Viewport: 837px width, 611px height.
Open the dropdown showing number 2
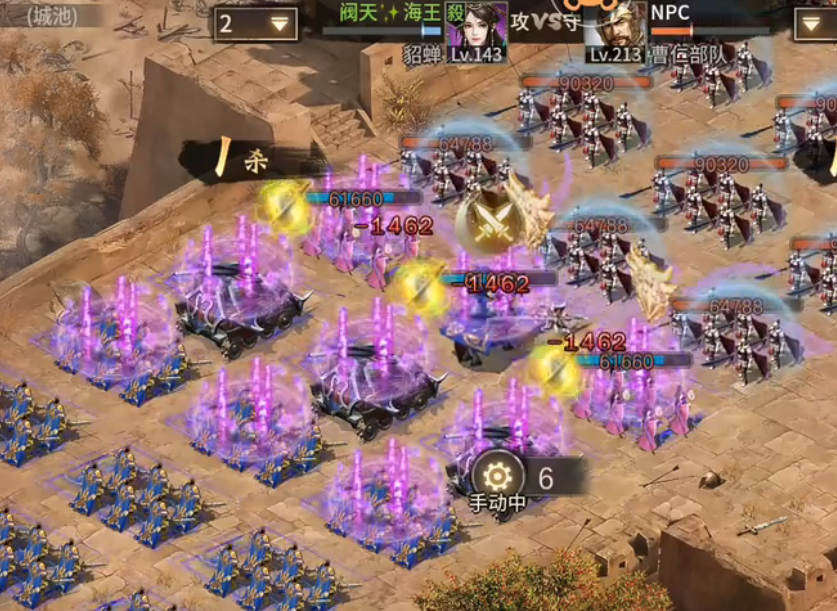click(254, 24)
